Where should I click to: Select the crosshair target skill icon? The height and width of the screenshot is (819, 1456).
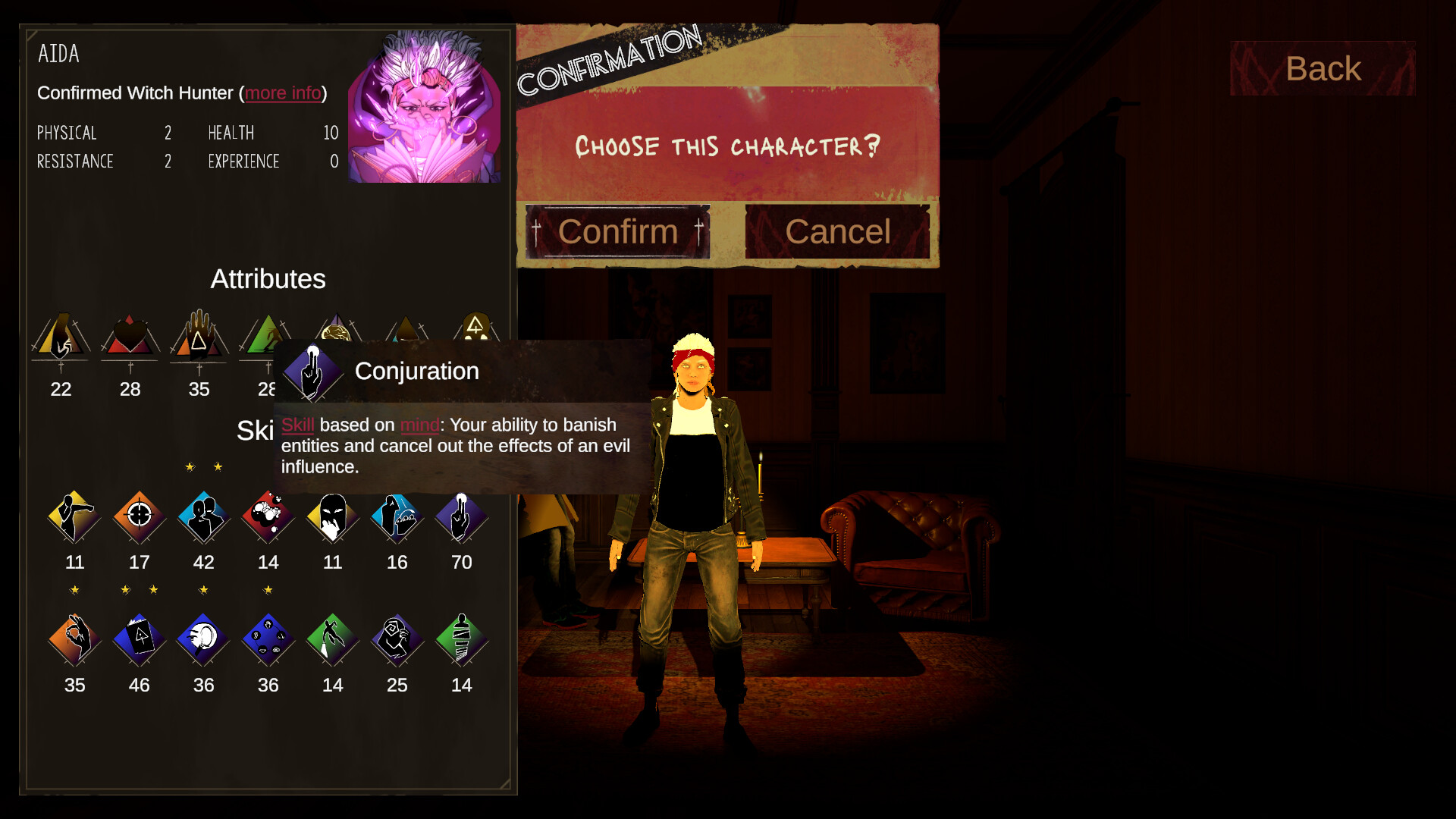tap(140, 518)
